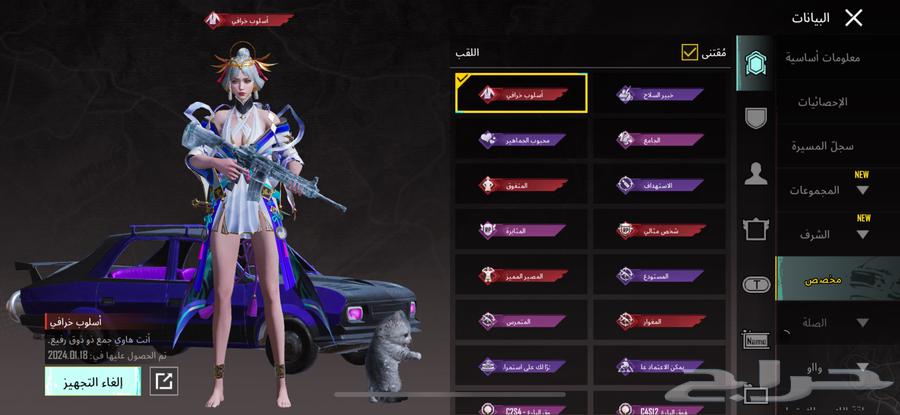The width and height of the screenshot is (900, 415).
Task: Choose the خبير السلاح title
Action: (x=659, y=93)
